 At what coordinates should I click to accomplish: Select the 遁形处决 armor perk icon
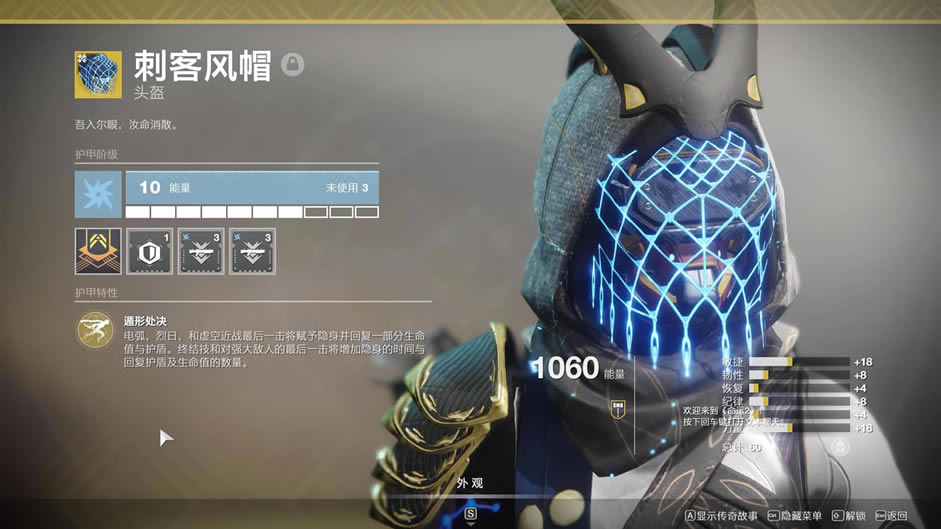tap(95, 331)
